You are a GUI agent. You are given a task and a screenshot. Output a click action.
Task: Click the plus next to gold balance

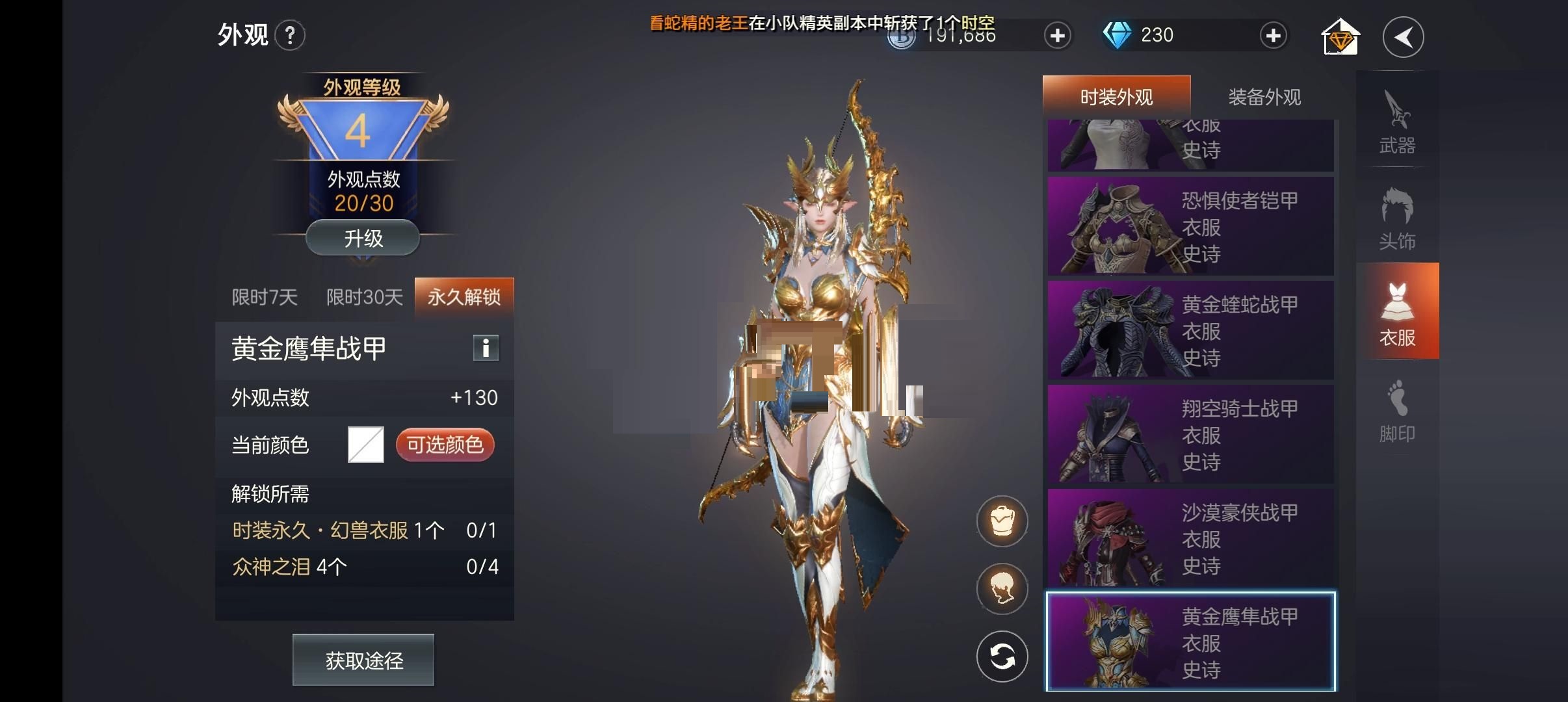pyautogui.click(x=1058, y=36)
